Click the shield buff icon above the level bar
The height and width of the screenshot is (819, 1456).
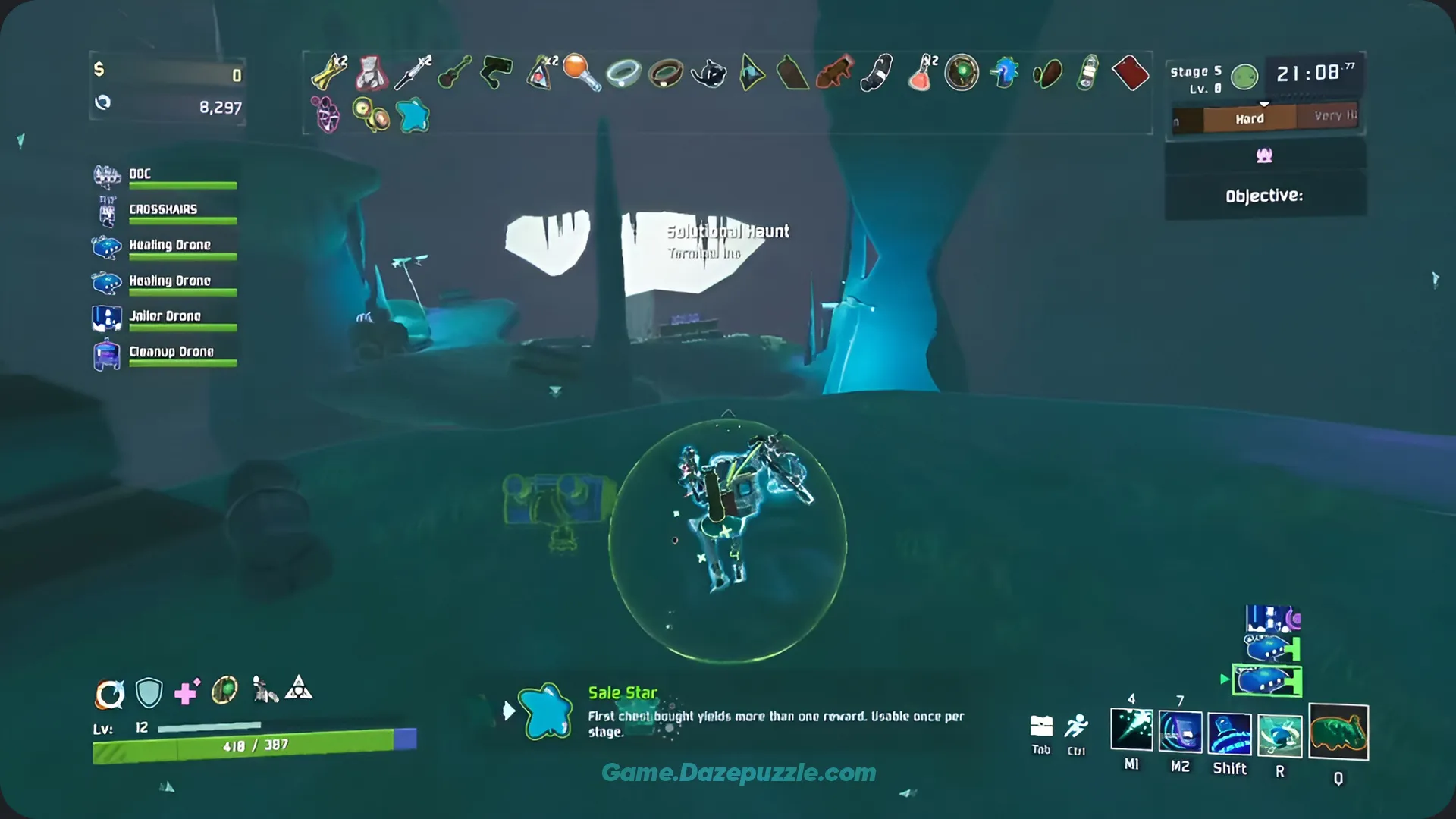click(x=148, y=692)
